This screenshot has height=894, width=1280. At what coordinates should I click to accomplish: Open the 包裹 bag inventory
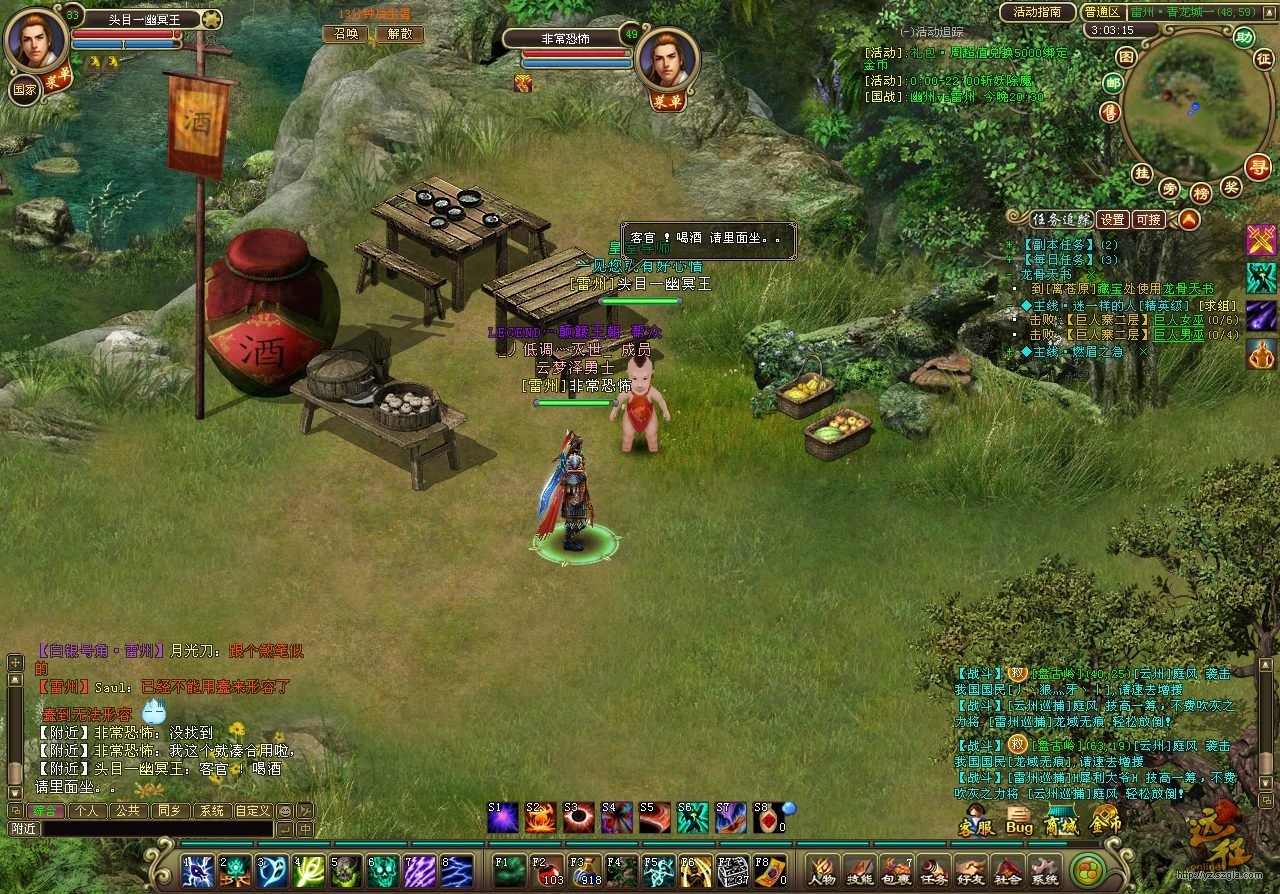897,871
